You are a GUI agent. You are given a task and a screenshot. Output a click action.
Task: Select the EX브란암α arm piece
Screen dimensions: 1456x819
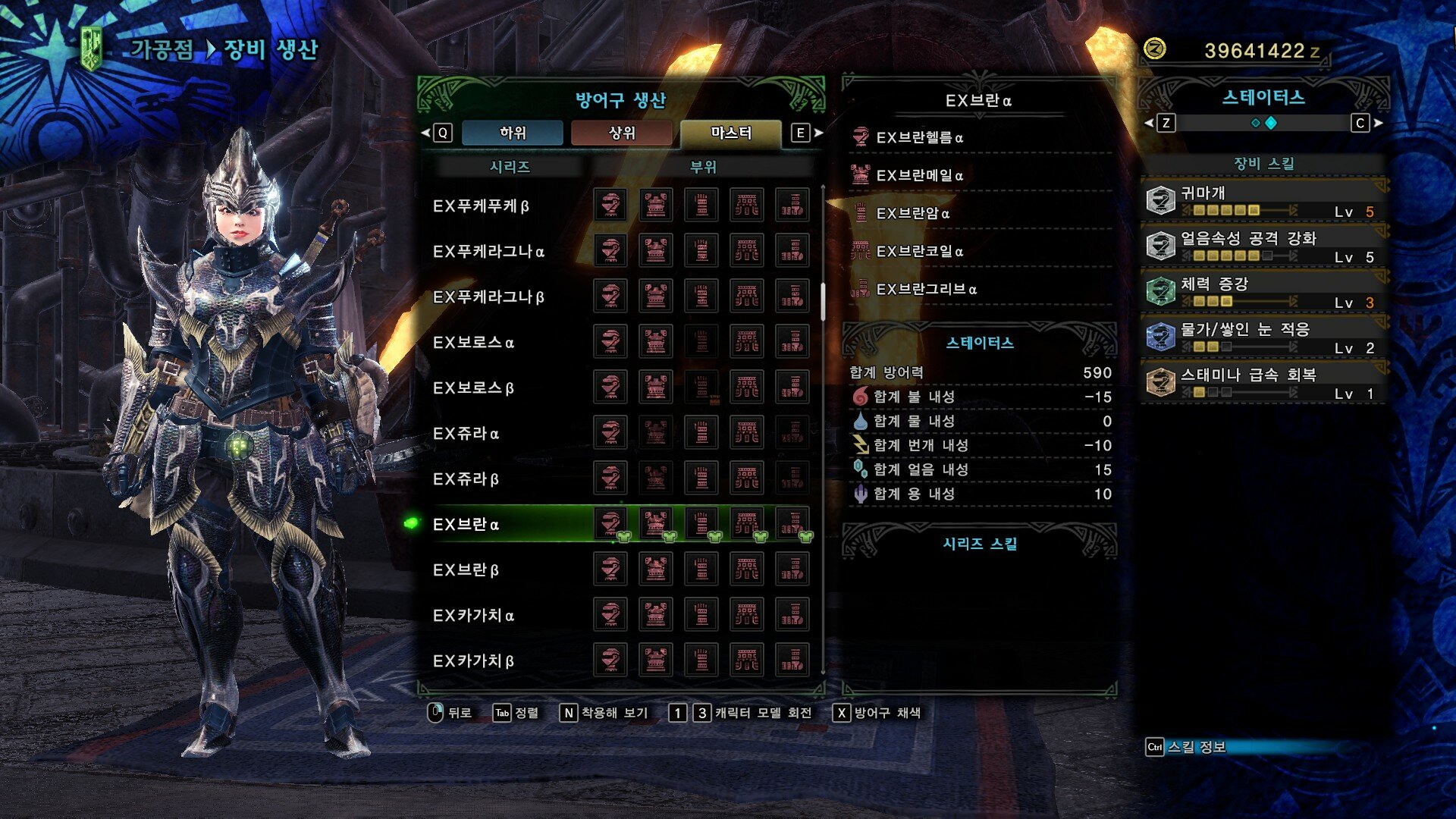tap(913, 213)
